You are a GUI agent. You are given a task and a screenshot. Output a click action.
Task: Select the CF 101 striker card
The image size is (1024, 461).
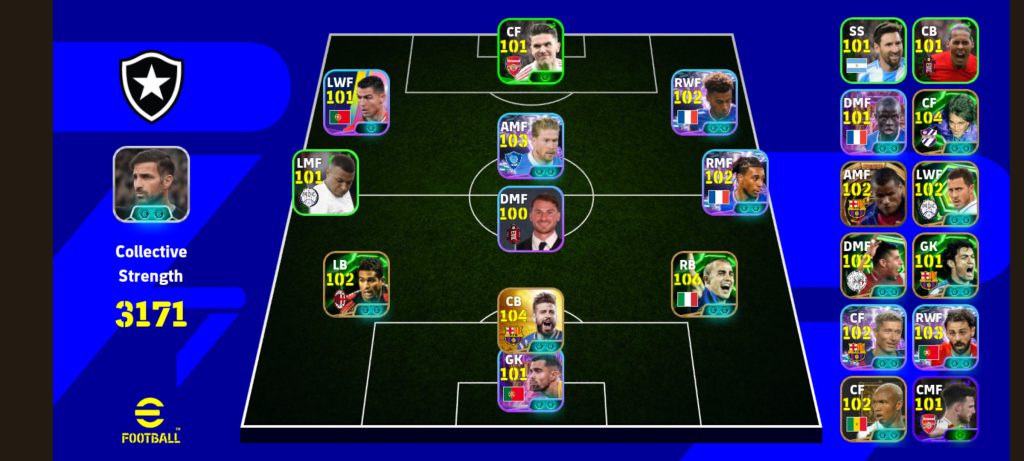531,50
